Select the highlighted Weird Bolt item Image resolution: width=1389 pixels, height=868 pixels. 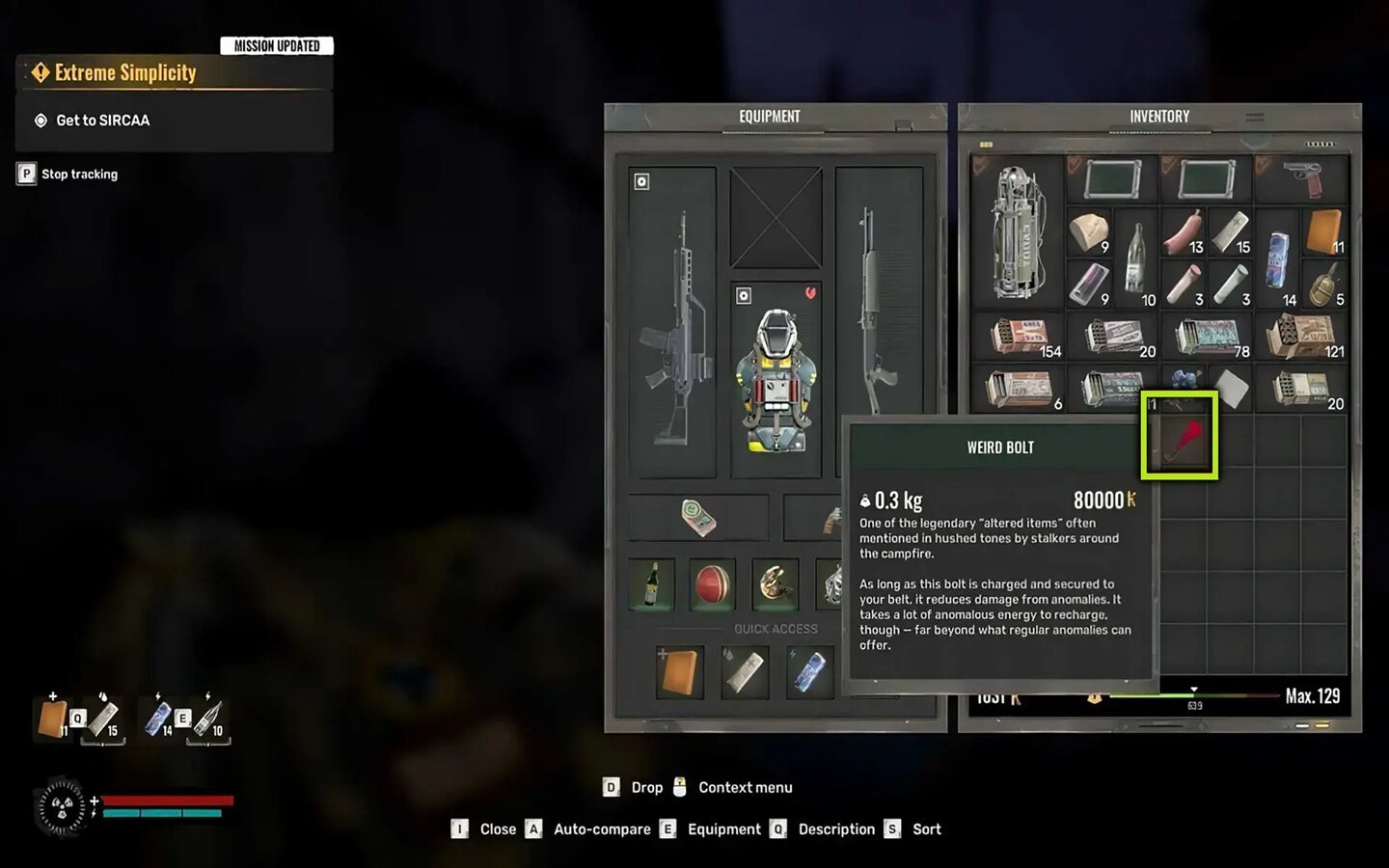point(1179,435)
